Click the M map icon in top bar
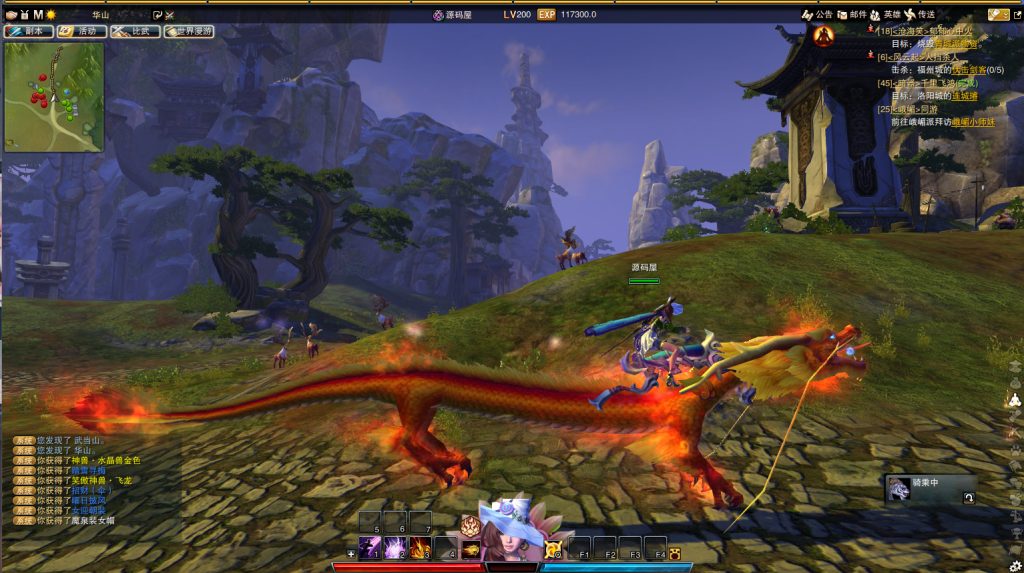This screenshot has height=573, width=1024. tap(38, 15)
